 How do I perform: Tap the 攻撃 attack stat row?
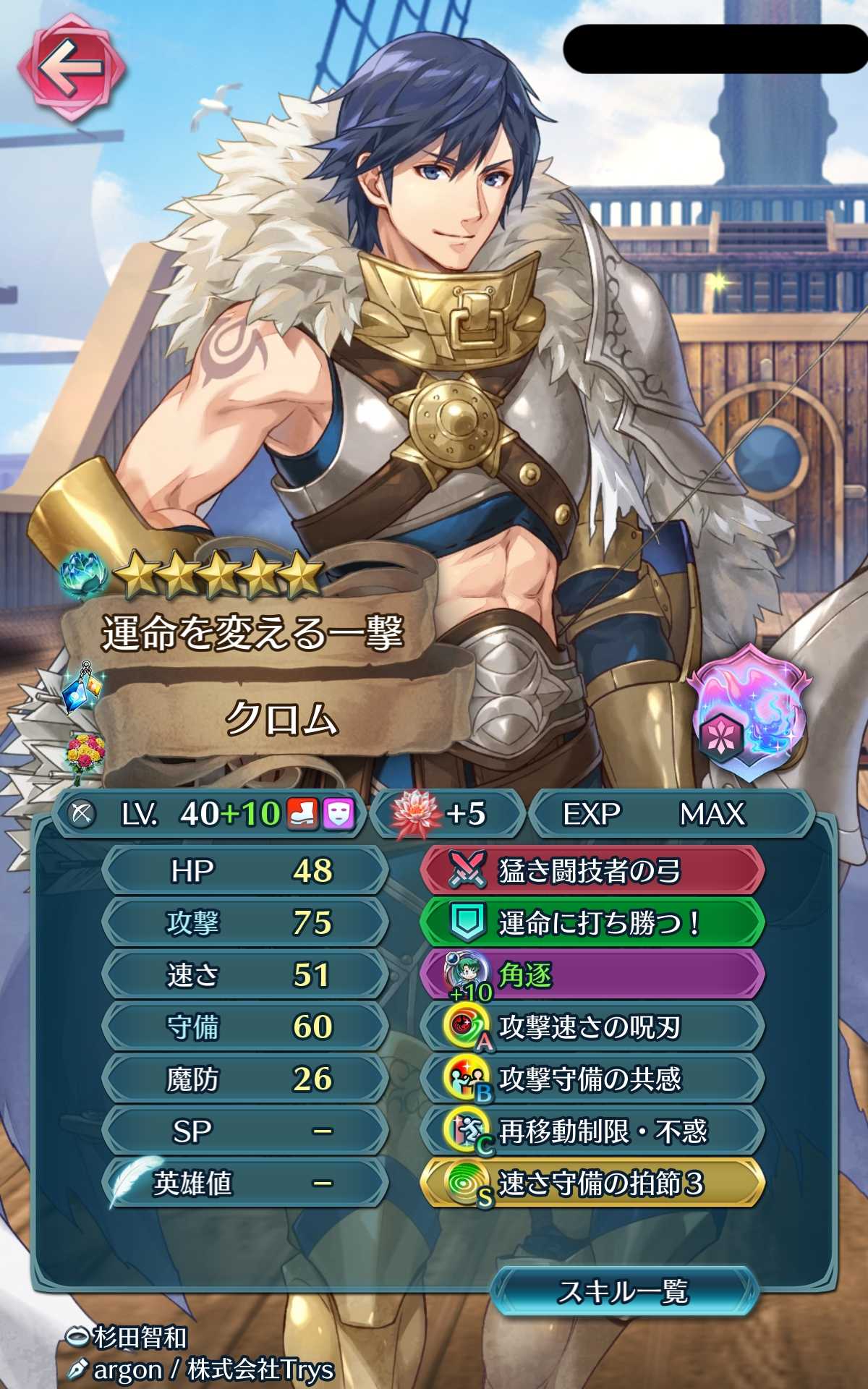(x=246, y=923)
